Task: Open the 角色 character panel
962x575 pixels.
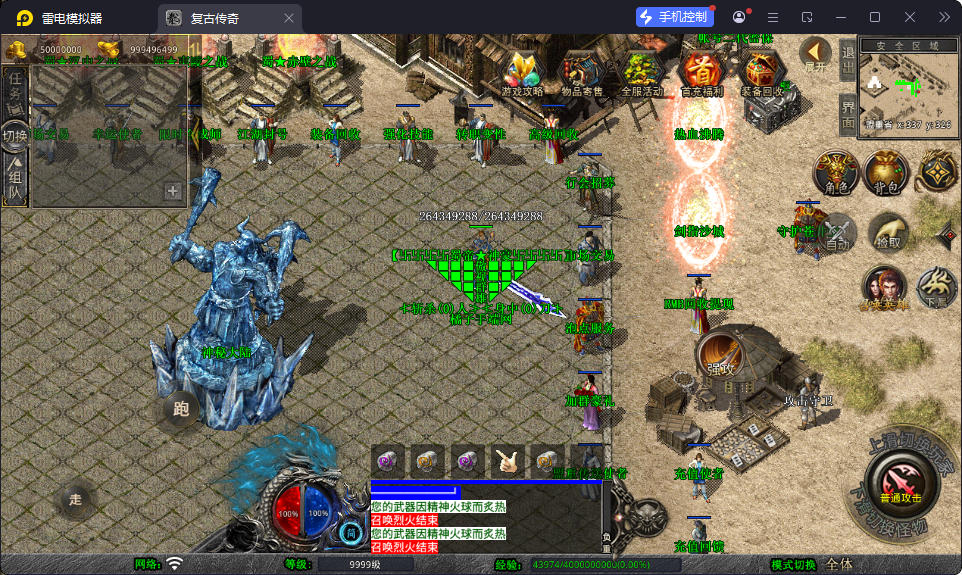Action: pyautogui.click(x=836, y=172)
